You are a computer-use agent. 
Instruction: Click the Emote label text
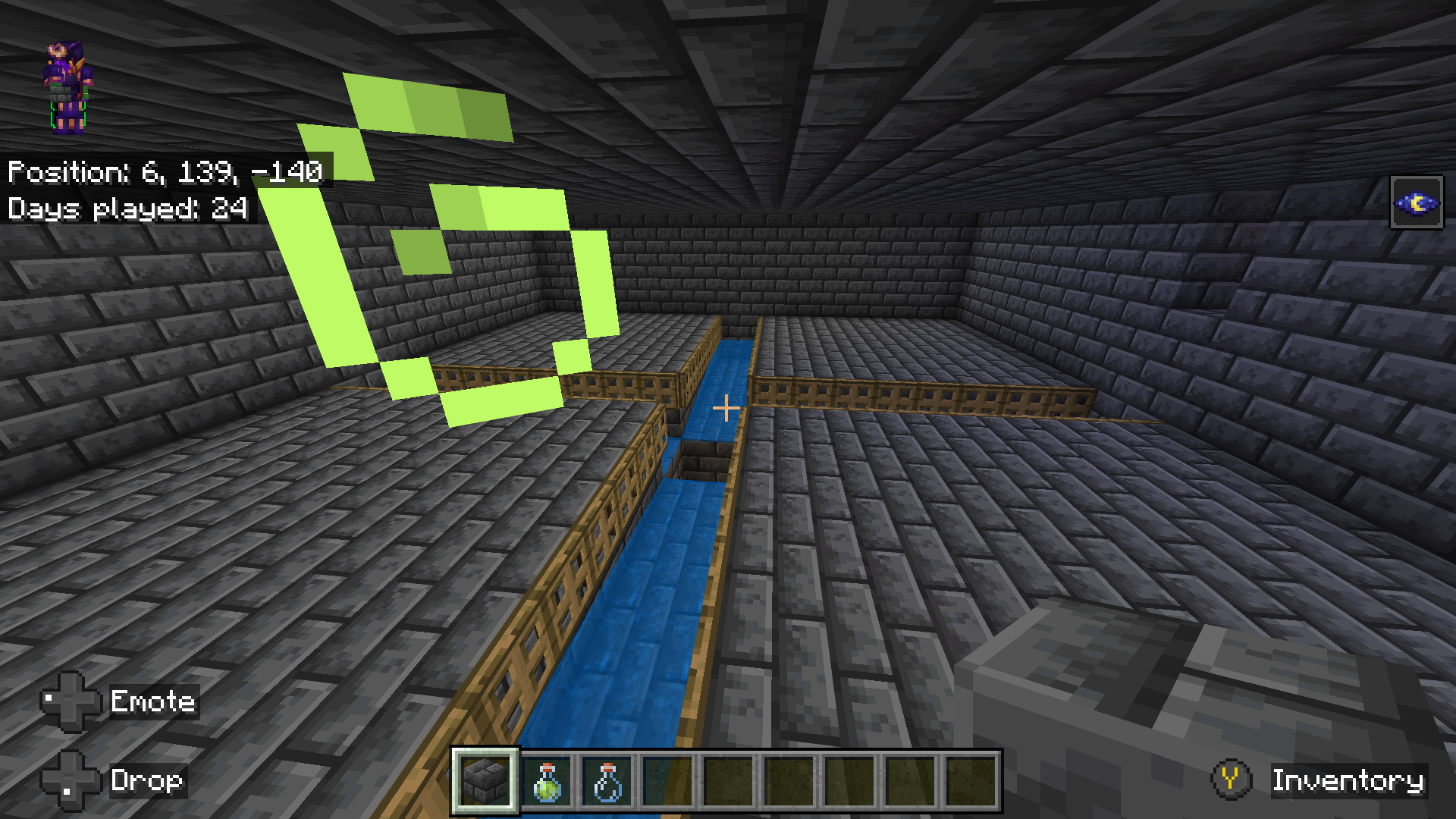[152, 702]
